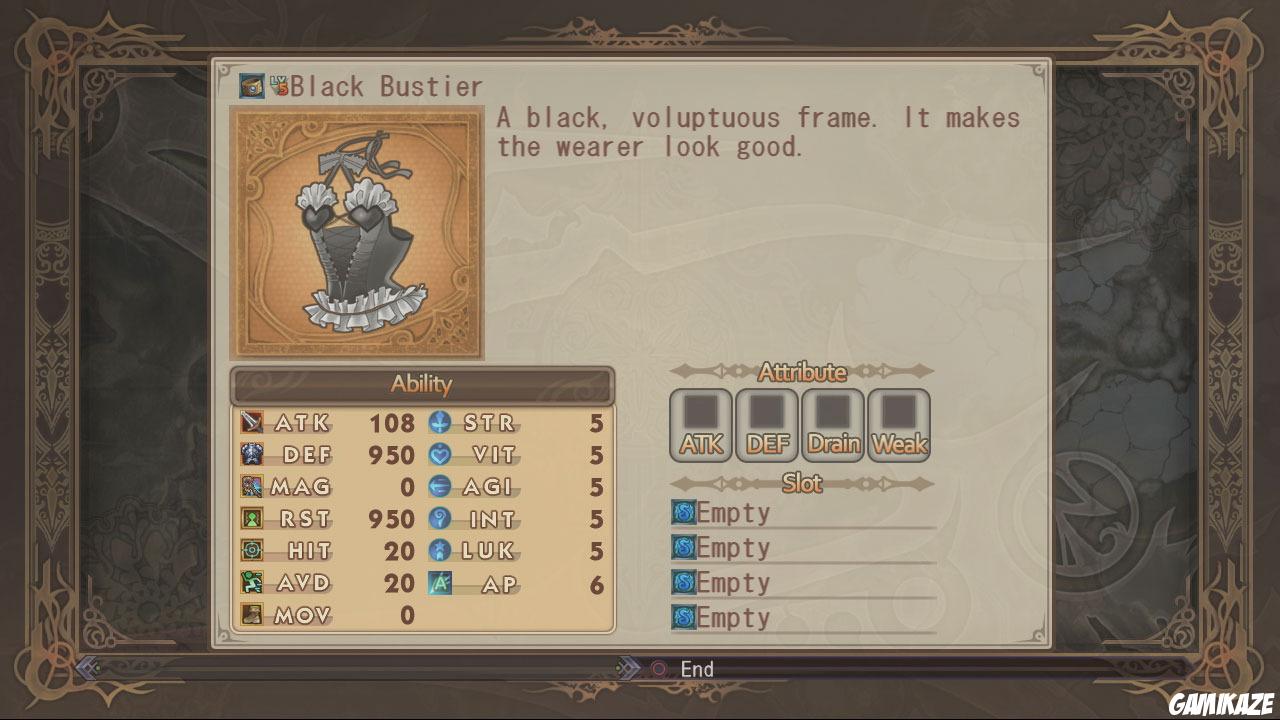
Task: Select the Black Bustier item image
Action: tap(357, 232)
